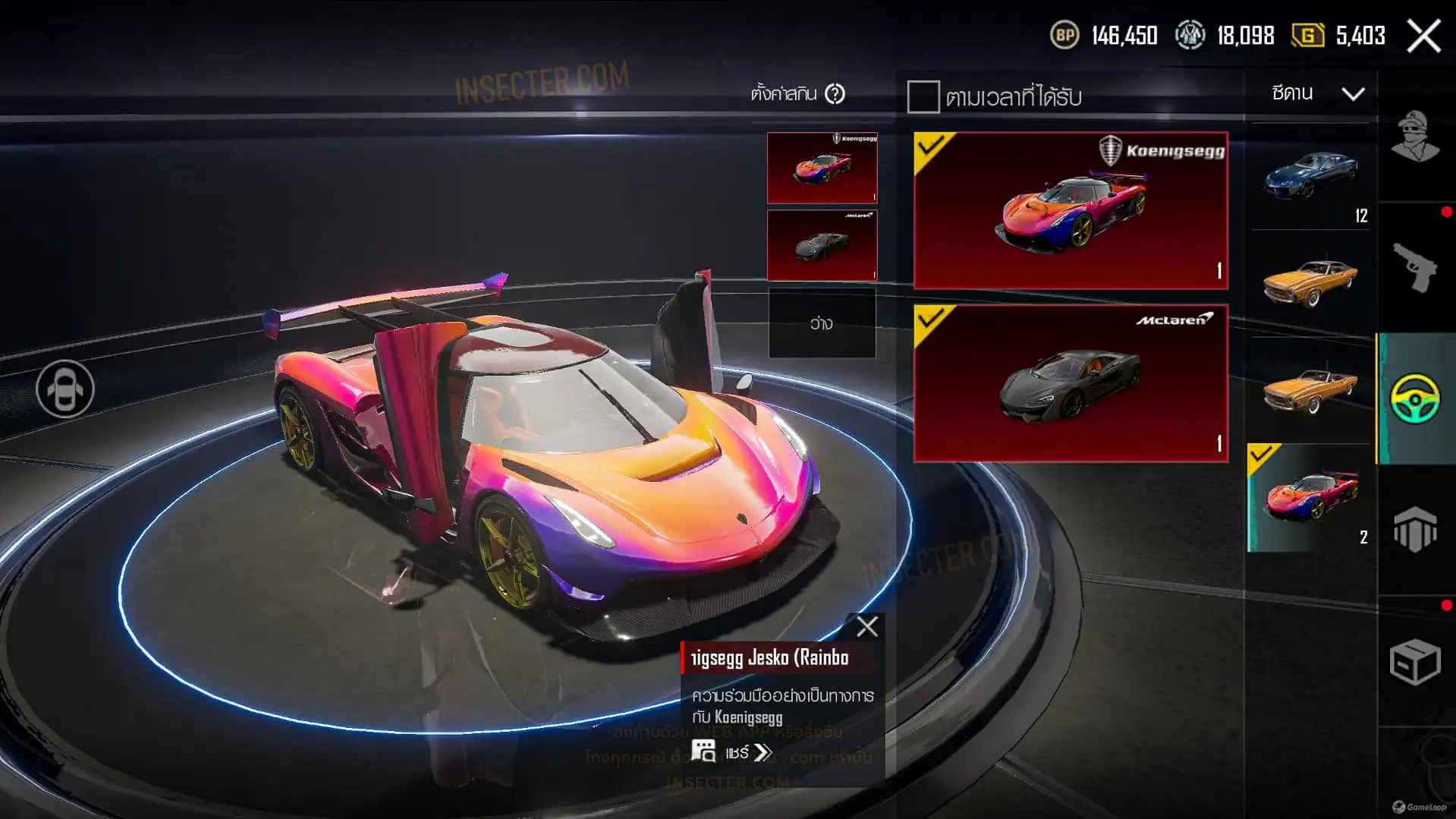This screenshot has width=1456, height=819.
Task: Open the crate box category tab
Action: click(x=1416, y=661)
